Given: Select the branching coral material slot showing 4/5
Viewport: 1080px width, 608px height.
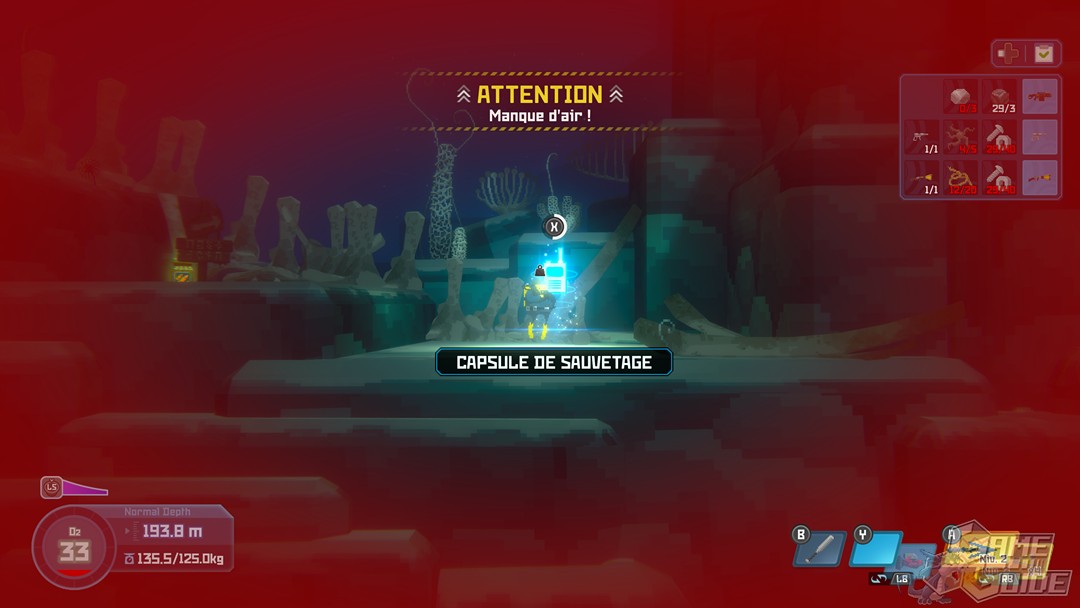Looking at the screenshot, I should pyautogui.click(x=962, y=137).
